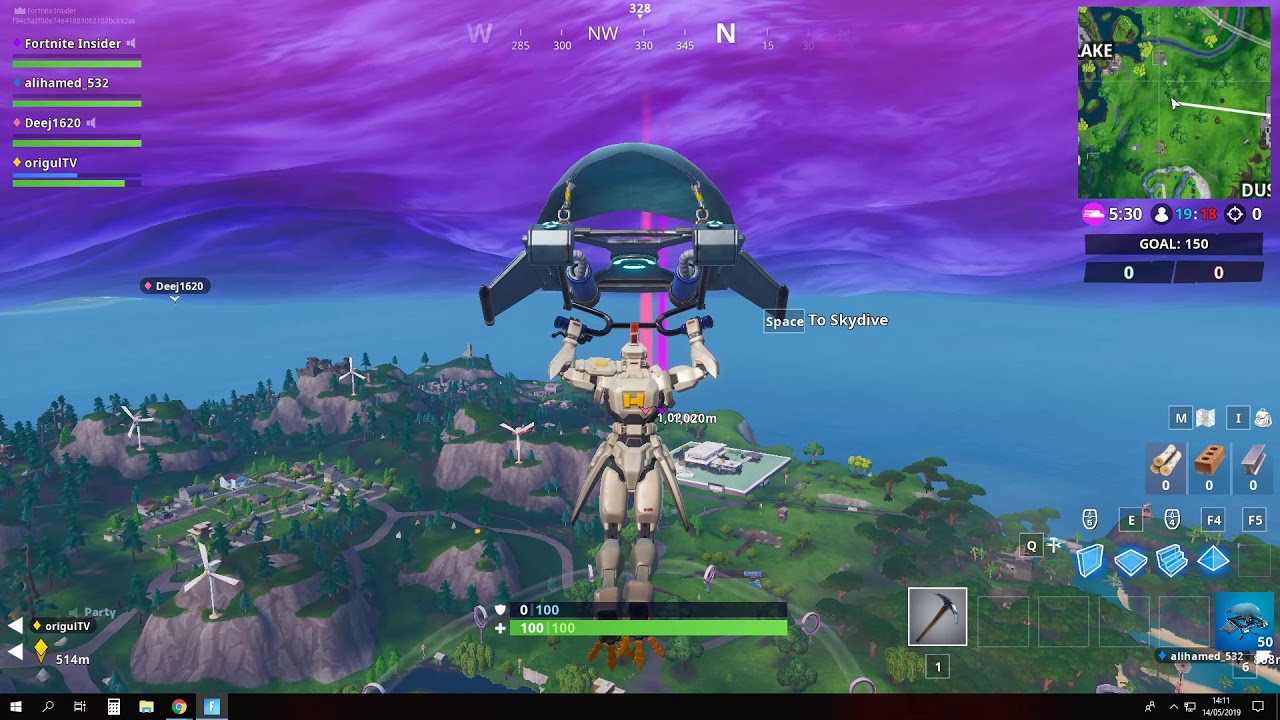Click the Deej1620 player marker
1280x720 pixels.
175,285
